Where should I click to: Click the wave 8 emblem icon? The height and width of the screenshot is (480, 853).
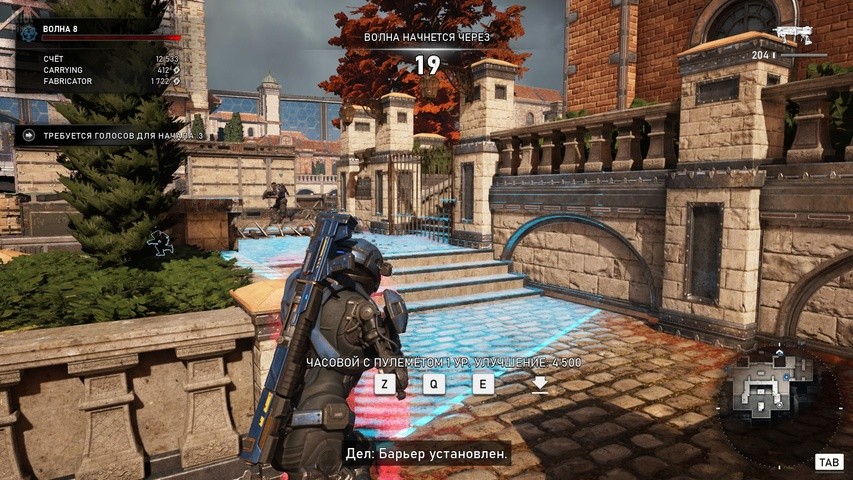pos(28,32)
